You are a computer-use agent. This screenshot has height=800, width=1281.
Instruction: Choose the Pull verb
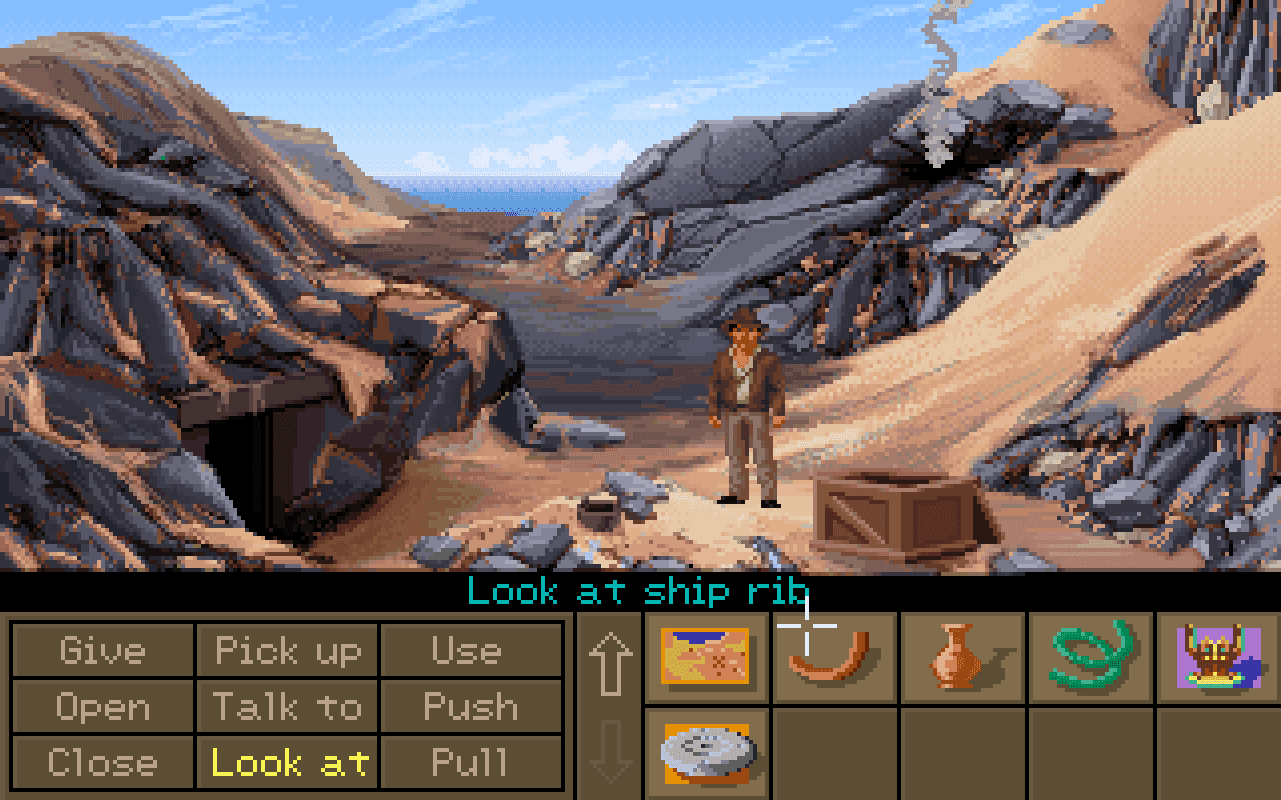pyautogui.click(x=470, y=762)
